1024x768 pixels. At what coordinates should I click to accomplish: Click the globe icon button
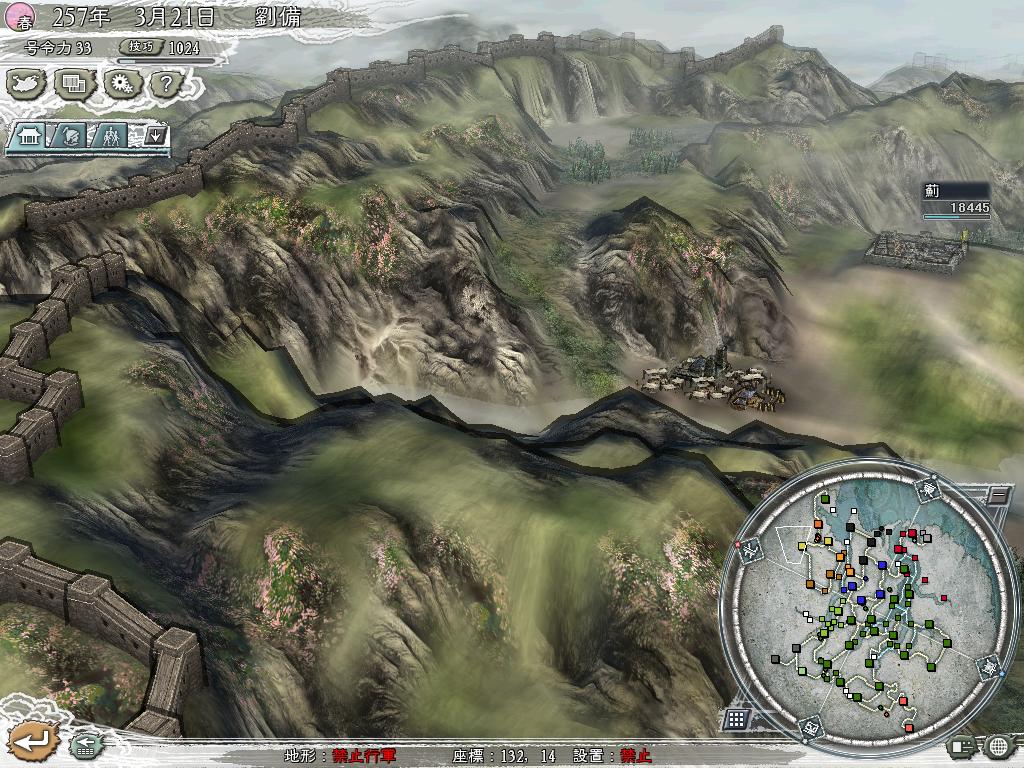pos(998,744)
